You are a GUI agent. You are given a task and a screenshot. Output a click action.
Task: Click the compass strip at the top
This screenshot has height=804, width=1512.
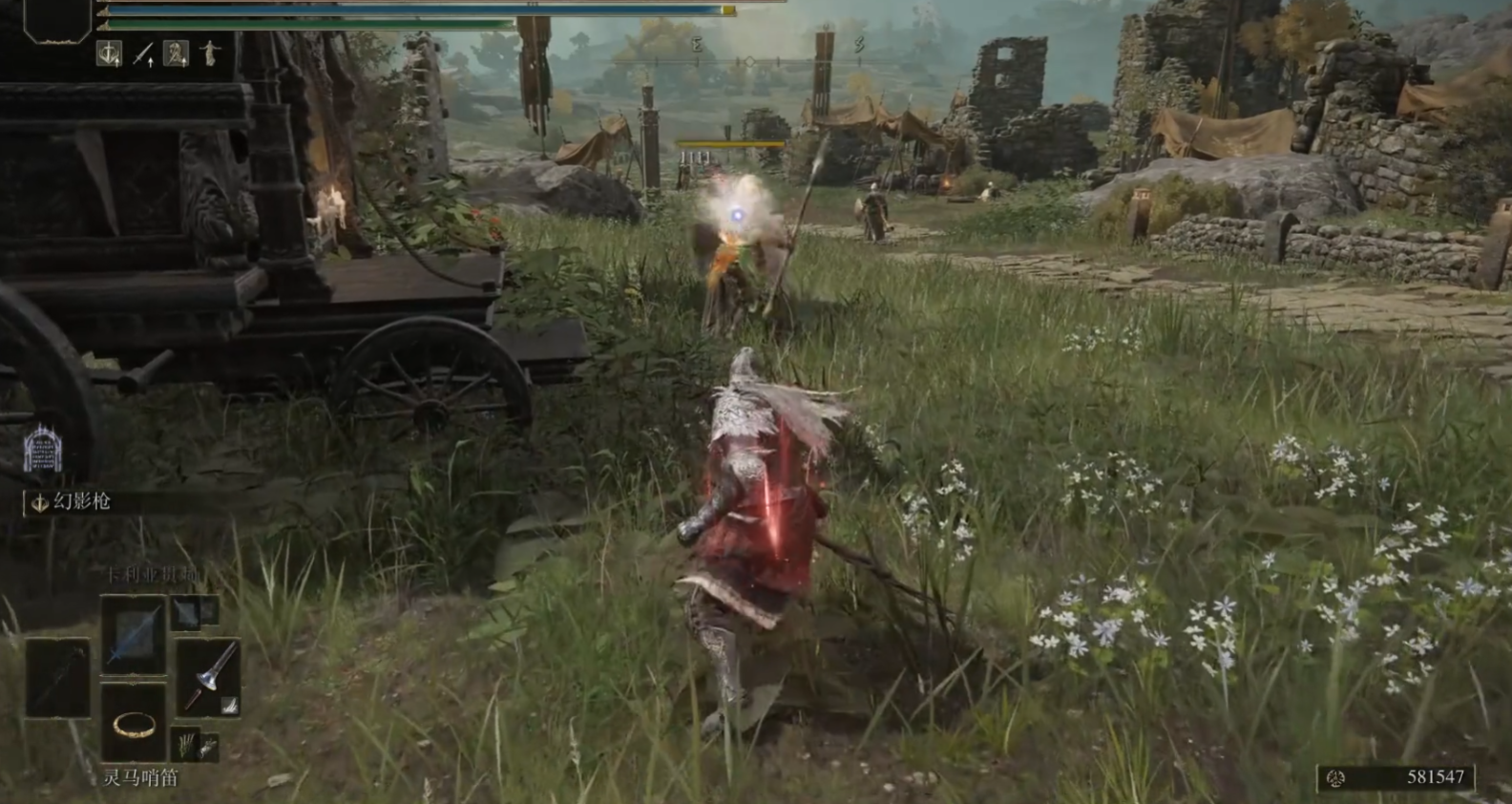(x=749, y=62)
